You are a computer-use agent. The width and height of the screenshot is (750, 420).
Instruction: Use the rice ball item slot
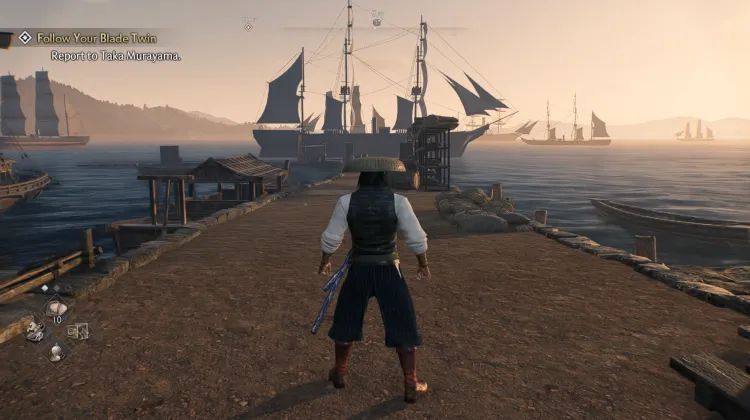tap(56, 309)
